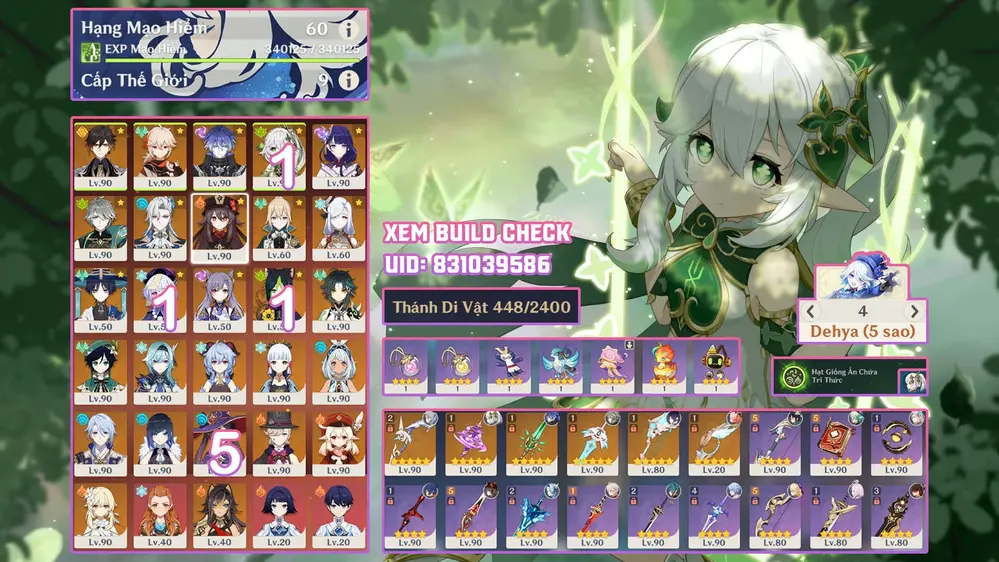Select the black and yellow robot gadget
The height and width of the screenshot is (562, 999).
tap(714, 363)
